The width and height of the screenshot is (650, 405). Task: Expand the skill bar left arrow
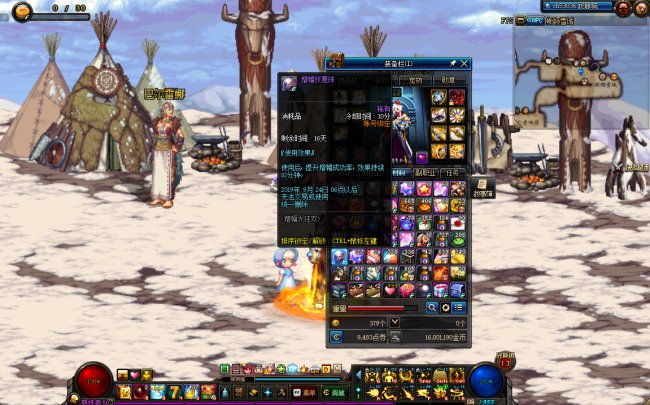[x=358, y=375]
